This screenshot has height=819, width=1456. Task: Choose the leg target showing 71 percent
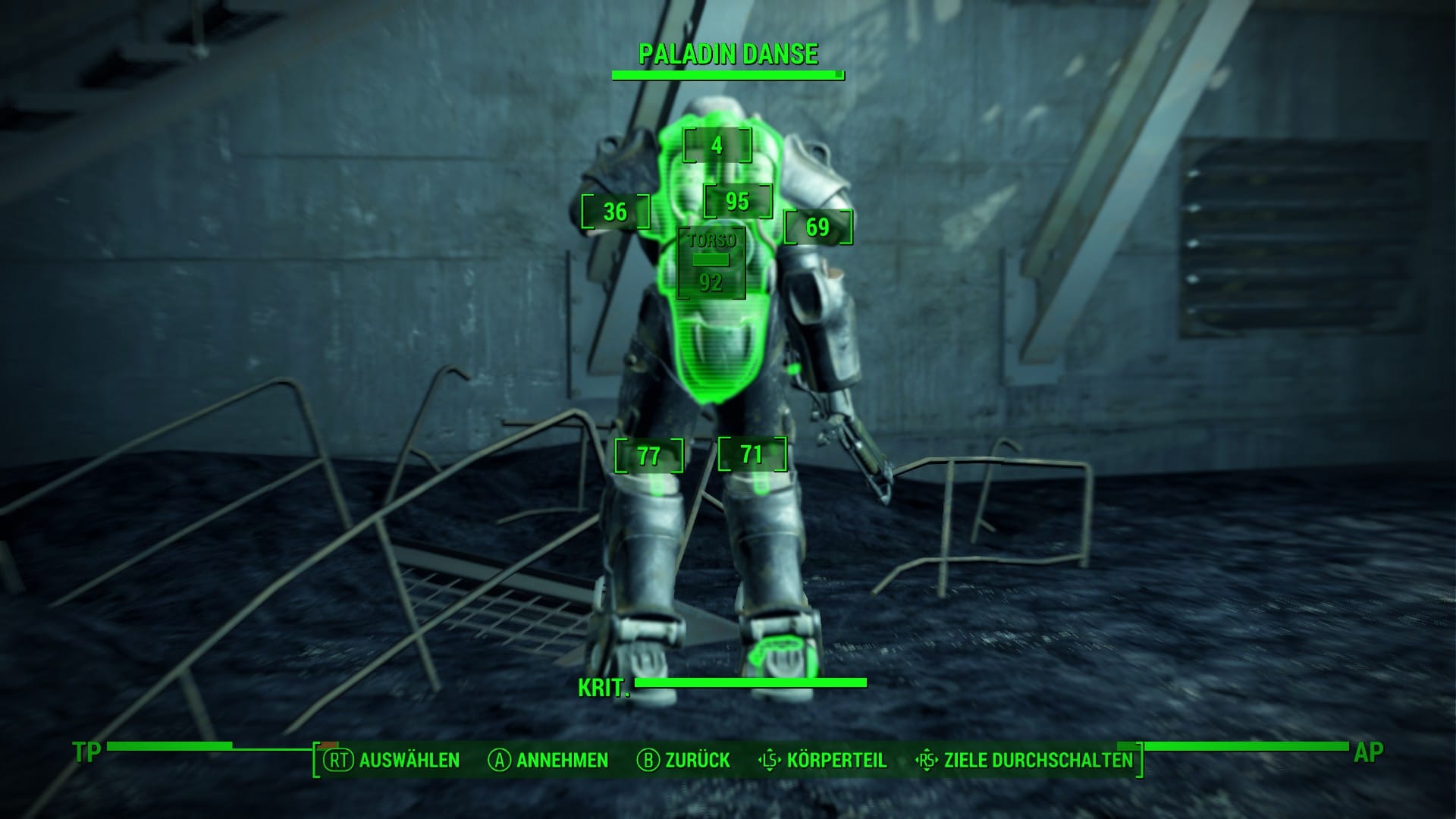click(x=752, y=454)
